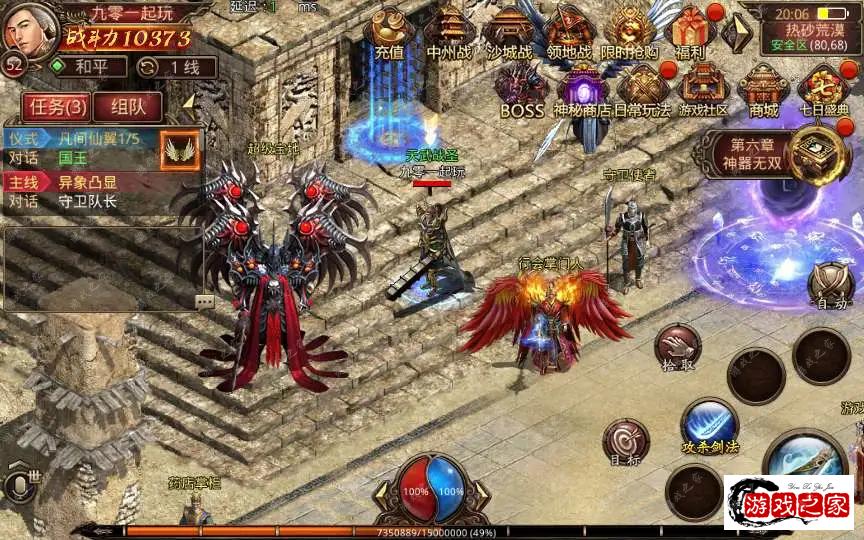Open the 领地战 event icon
The image size is (864, 540).
[x=569, y=32]
